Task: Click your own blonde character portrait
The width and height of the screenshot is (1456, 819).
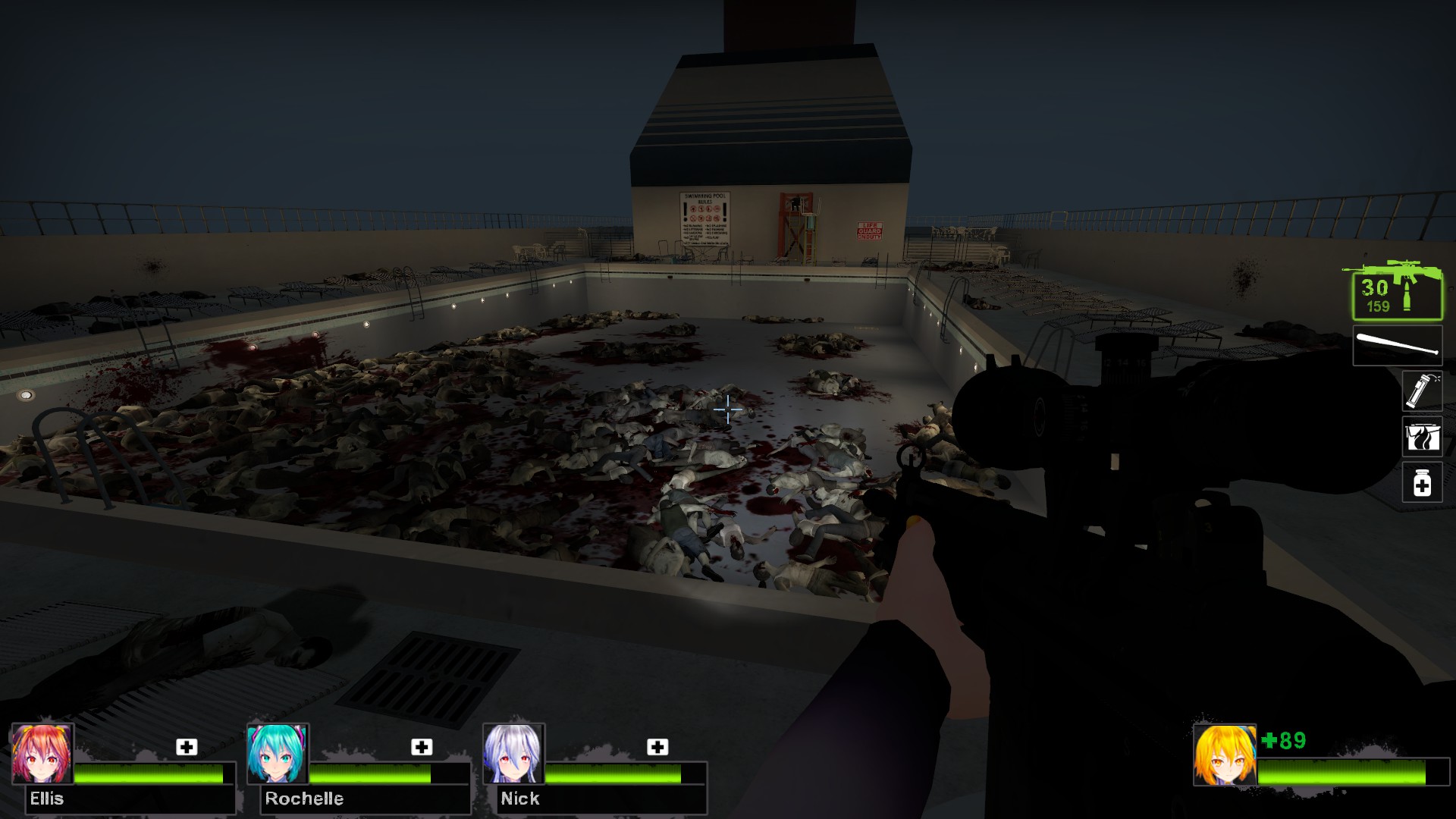Action: pos(1224,755)
